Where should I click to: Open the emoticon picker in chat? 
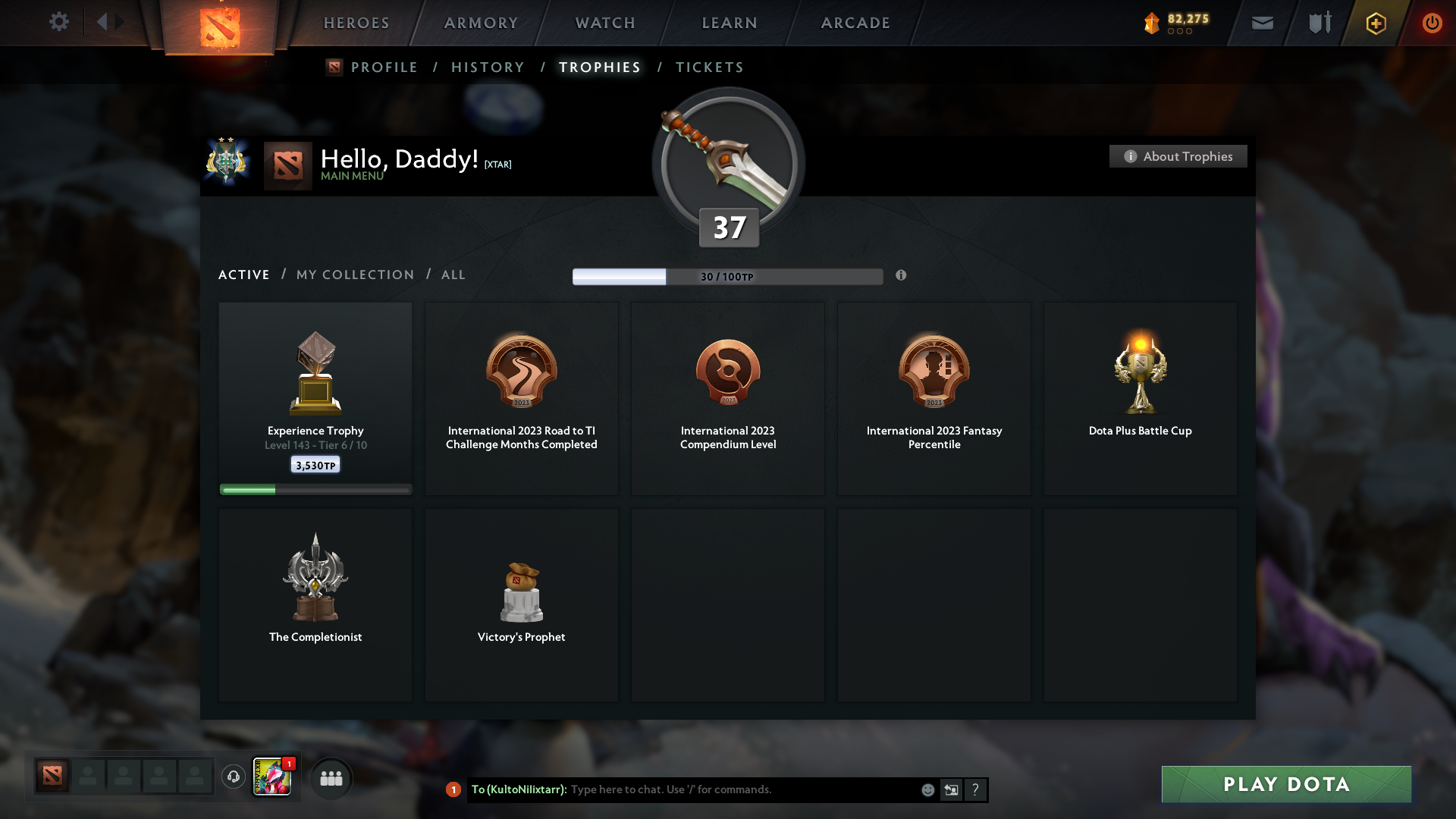(x=927, y=789)
